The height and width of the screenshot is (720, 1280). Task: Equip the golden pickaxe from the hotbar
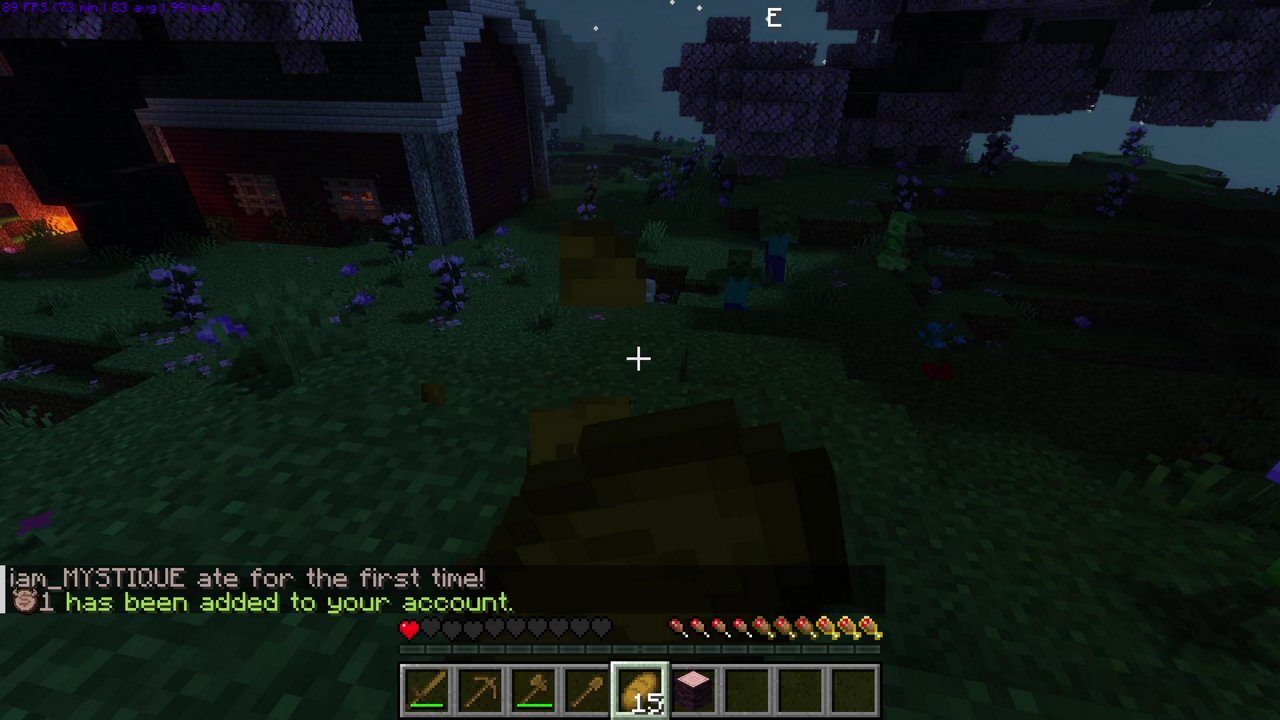(480, 686)
